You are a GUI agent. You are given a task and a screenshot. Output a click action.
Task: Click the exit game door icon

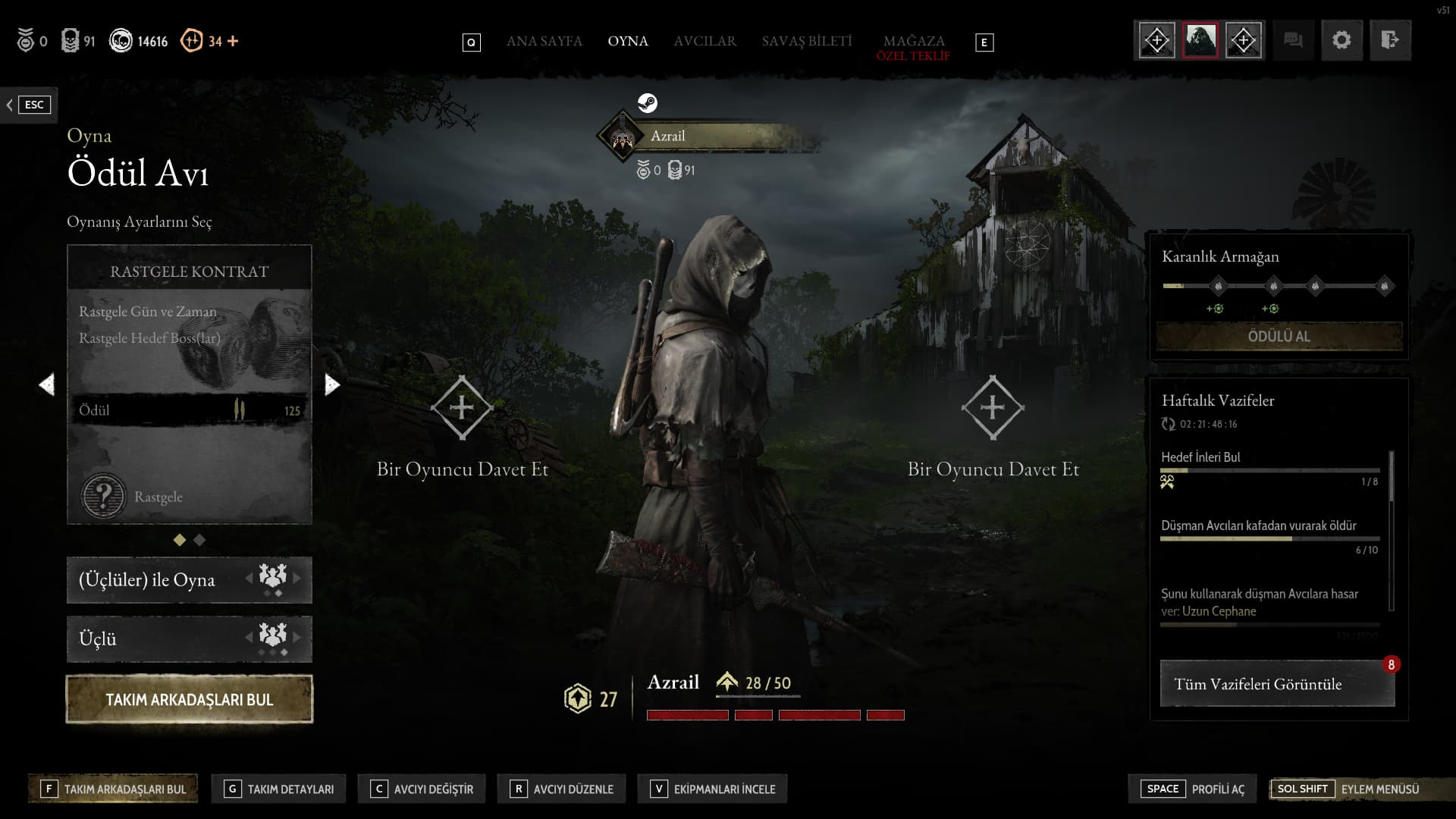click(x=1389, y=40)
